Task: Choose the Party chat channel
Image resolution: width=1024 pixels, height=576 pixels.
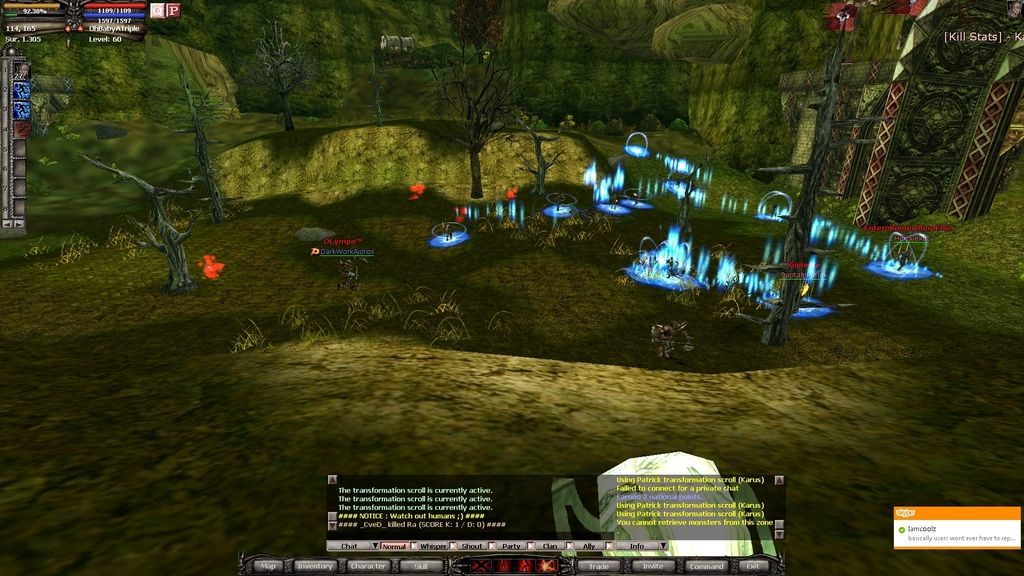Action: (x=511, y=546)
